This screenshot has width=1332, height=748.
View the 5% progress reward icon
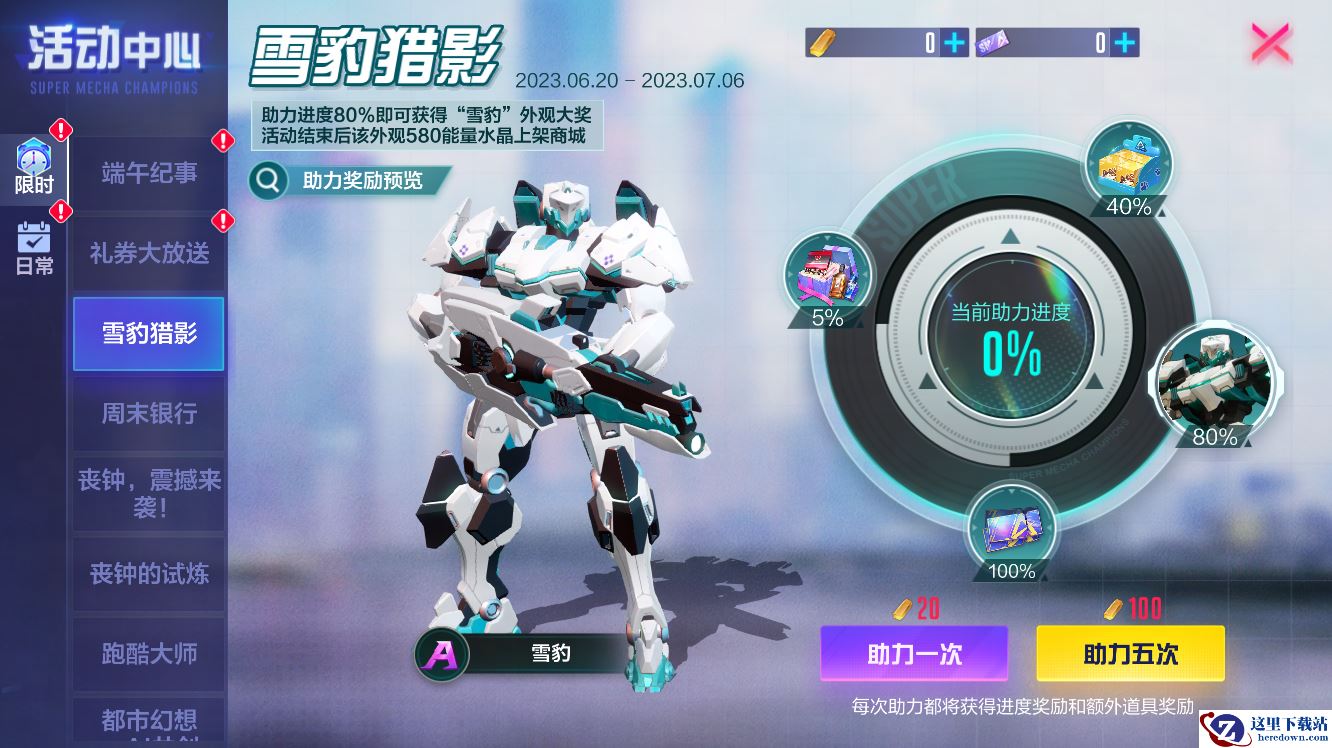tap(827, 277)
